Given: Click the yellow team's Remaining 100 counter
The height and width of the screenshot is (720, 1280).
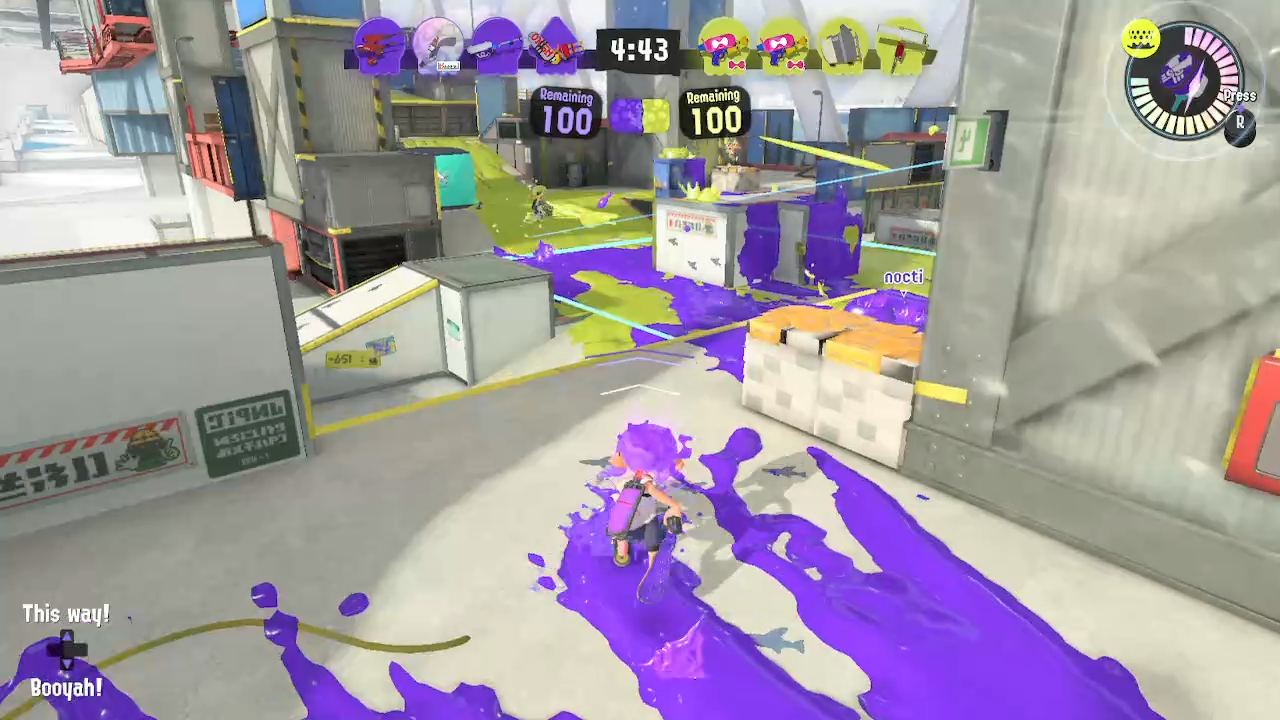Looking at the screenshot, I should click(x=713, y=114).
